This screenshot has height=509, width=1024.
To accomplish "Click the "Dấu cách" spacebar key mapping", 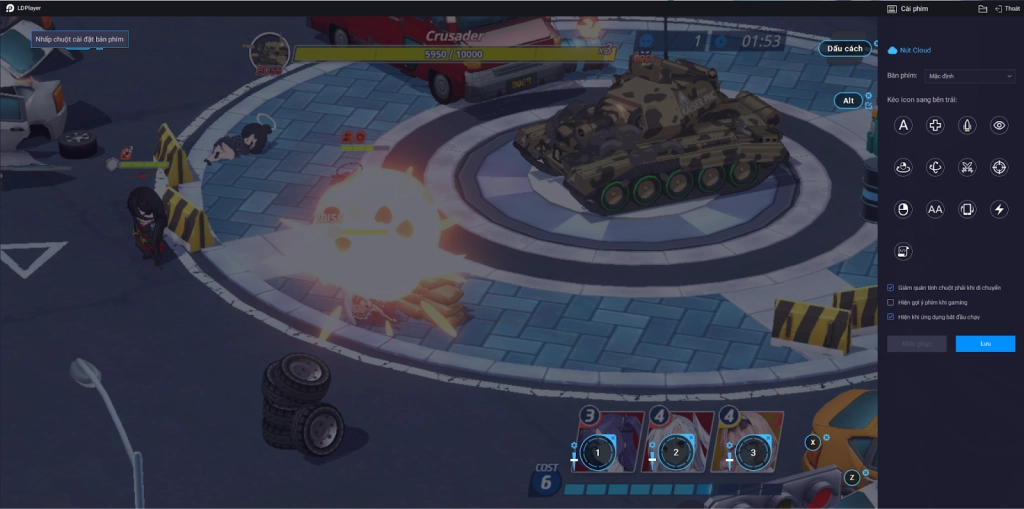I will (845, 48).
